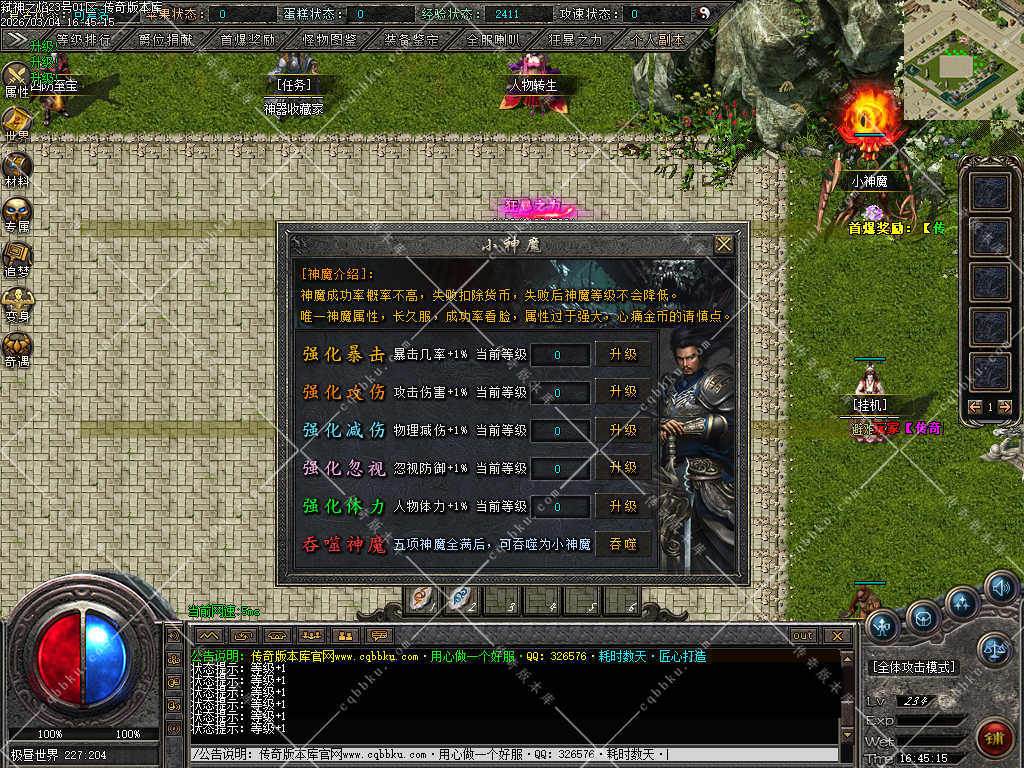Upgrade 强化减伤 with its 升级 button

click(x=623, y=430)
